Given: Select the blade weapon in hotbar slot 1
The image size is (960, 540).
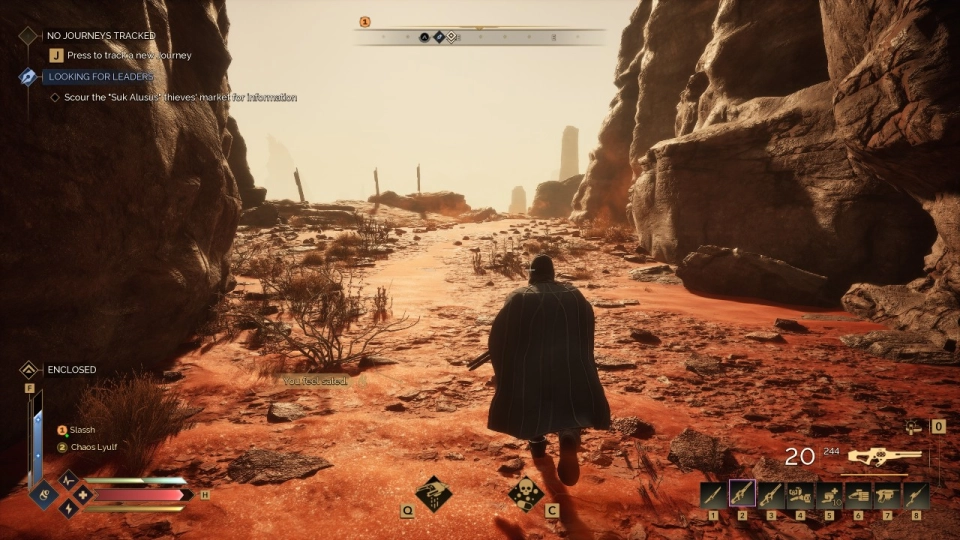Looking at the screenshot, I should pos(712,495).
